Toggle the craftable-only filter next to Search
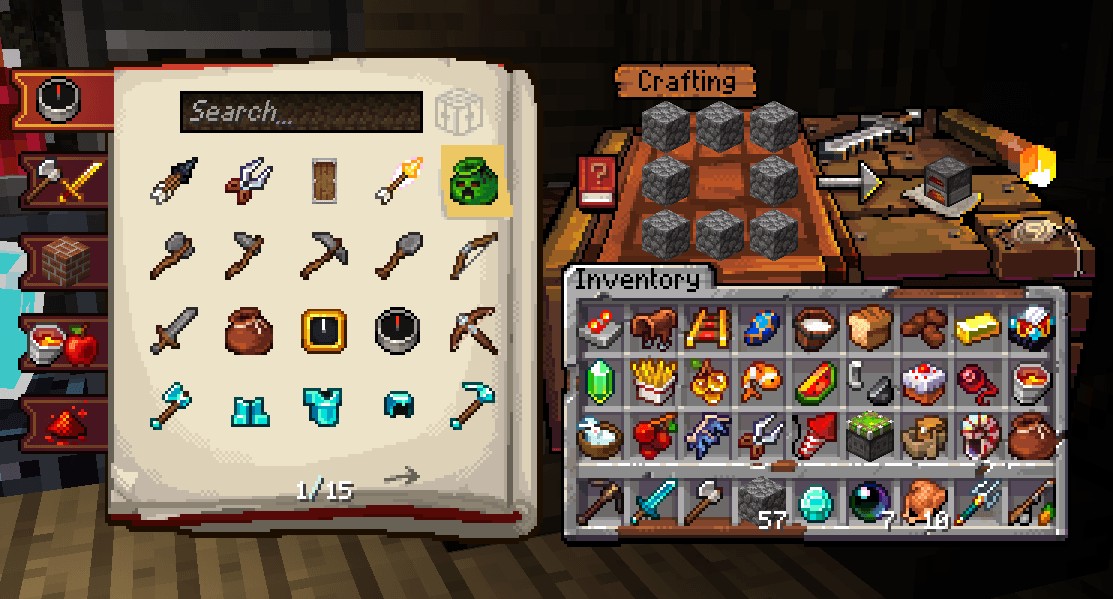1113x599 pixels. tap(457, 113)
